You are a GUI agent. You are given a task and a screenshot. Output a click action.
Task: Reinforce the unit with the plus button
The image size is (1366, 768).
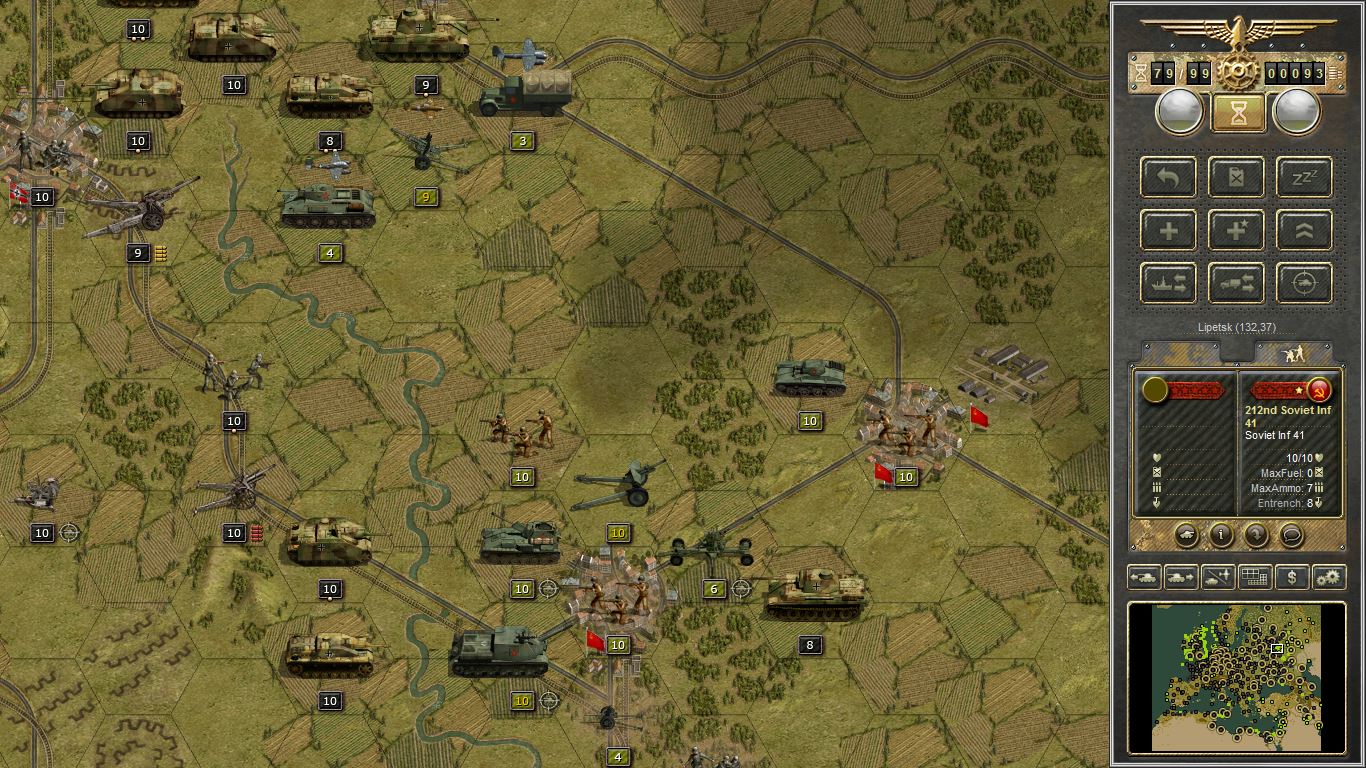(1168, 229)
